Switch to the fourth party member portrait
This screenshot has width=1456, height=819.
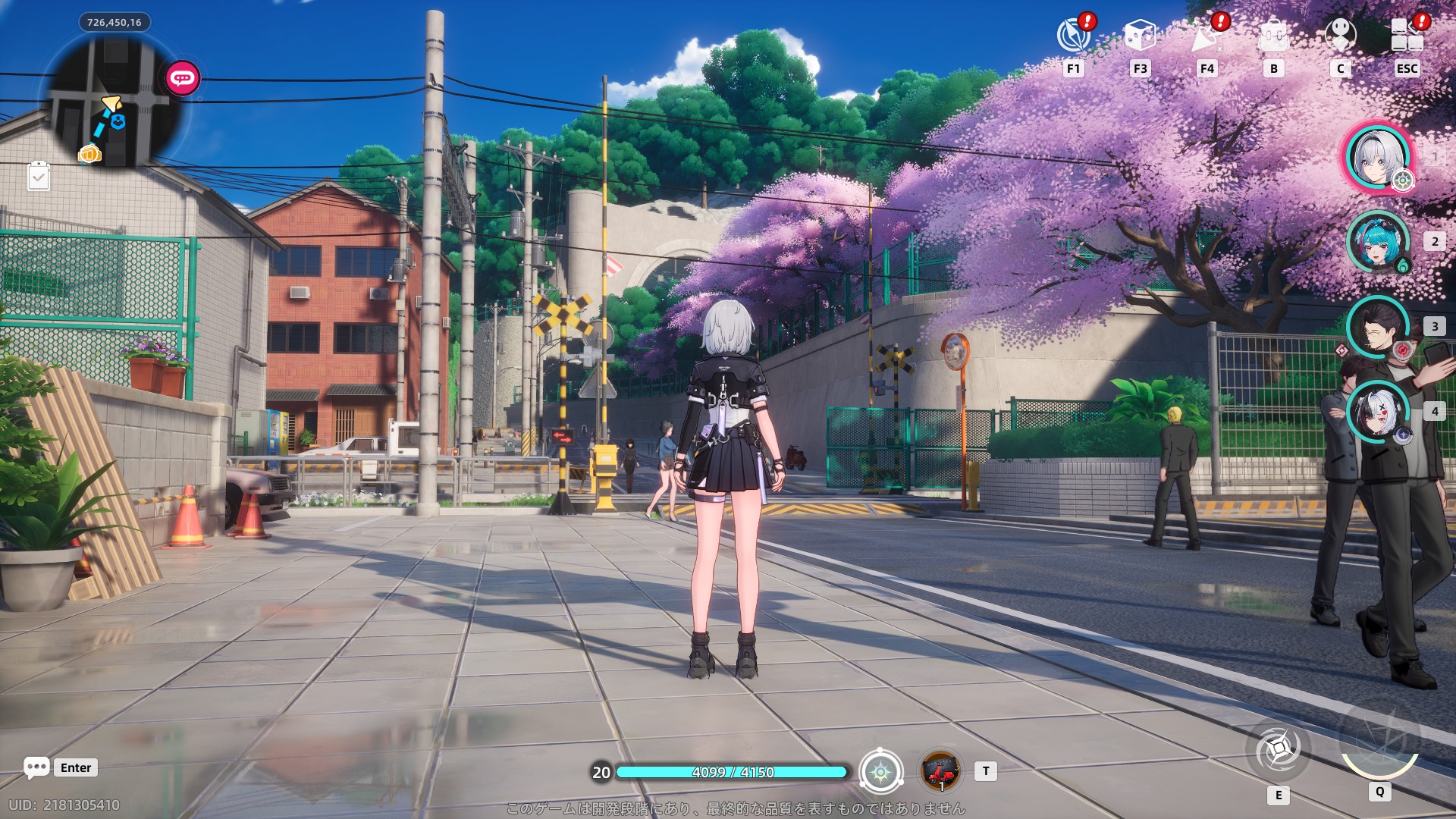[x=1376, y=412]
